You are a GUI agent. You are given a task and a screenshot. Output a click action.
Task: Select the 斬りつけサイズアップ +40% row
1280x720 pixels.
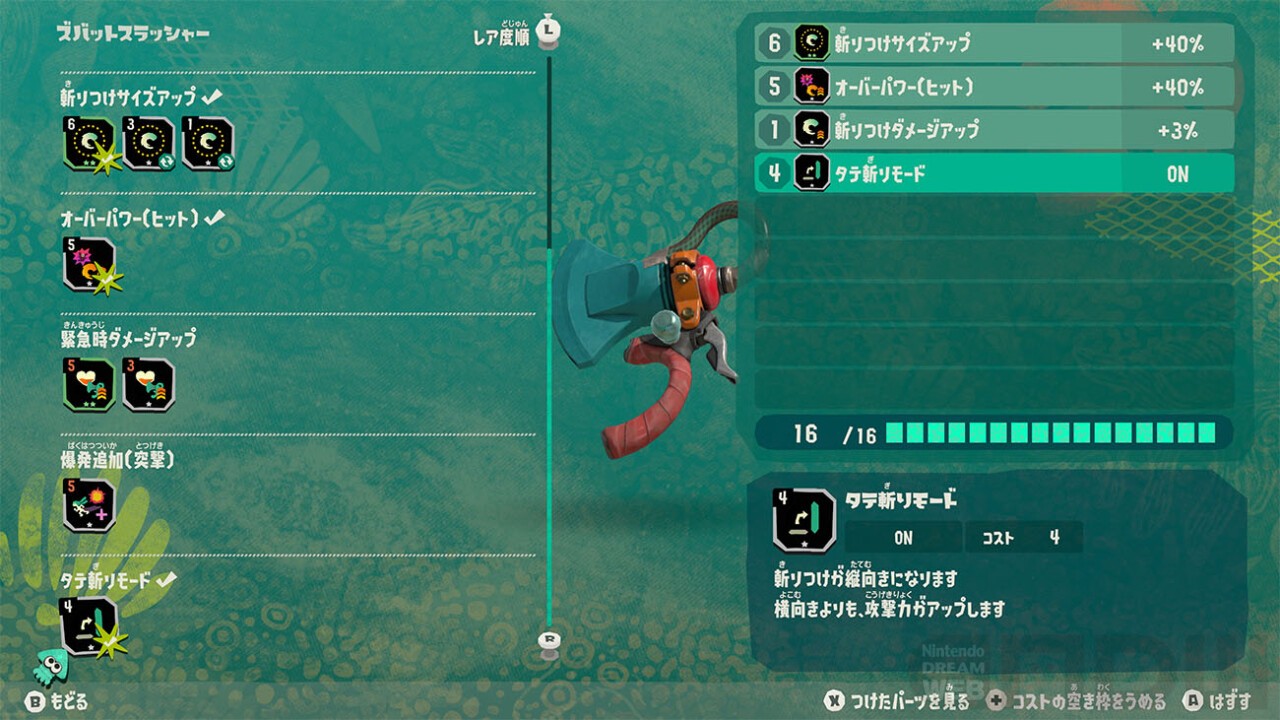994,43
